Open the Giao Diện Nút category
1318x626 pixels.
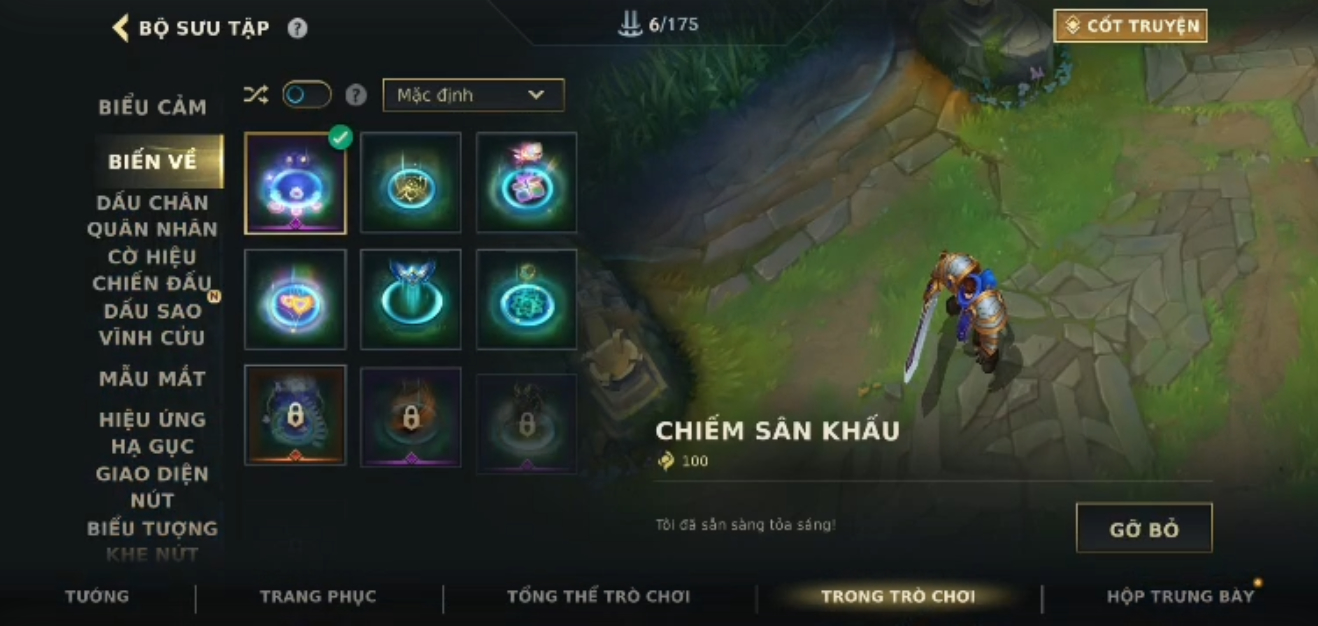point(152,486)
